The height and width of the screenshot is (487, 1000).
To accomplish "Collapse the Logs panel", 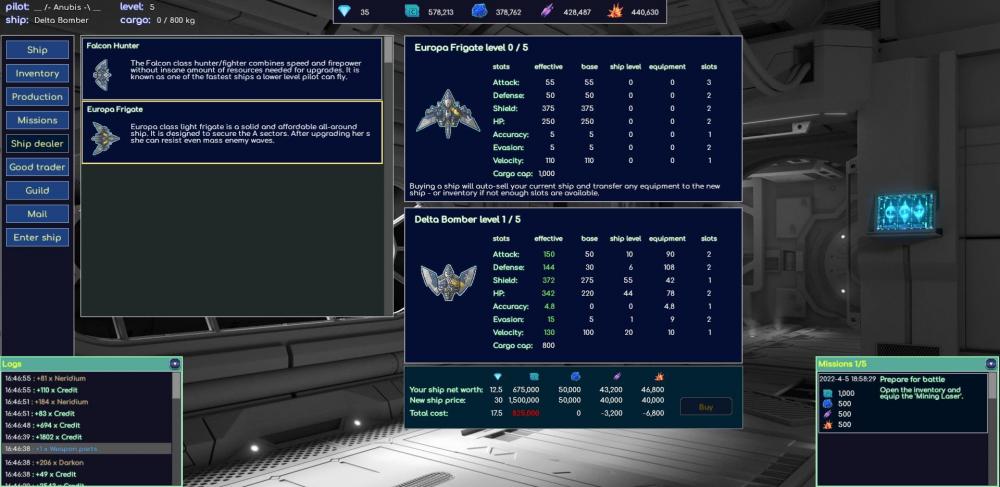I will click(x=176, y=364).
